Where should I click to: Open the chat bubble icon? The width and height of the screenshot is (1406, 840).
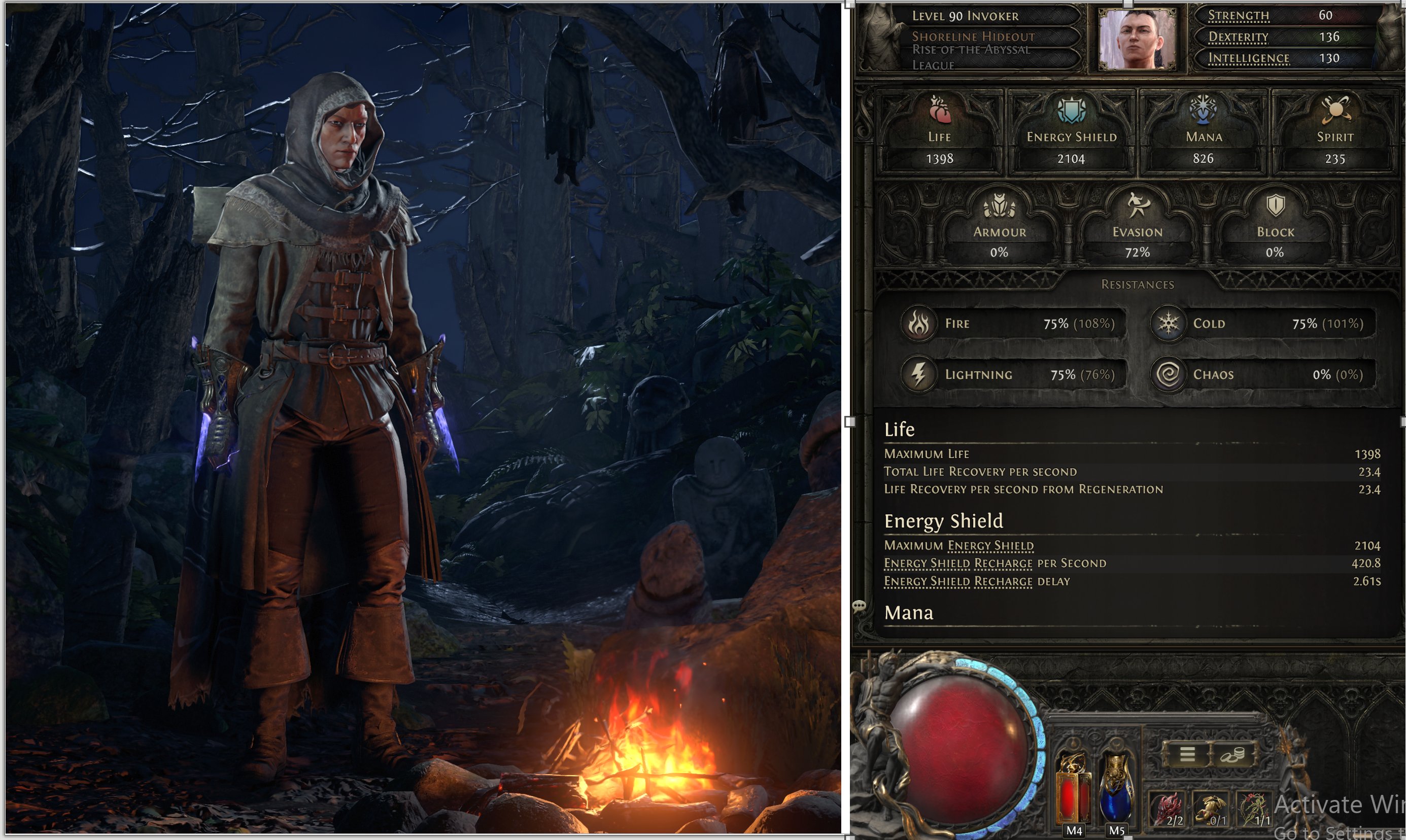point(859,607)
